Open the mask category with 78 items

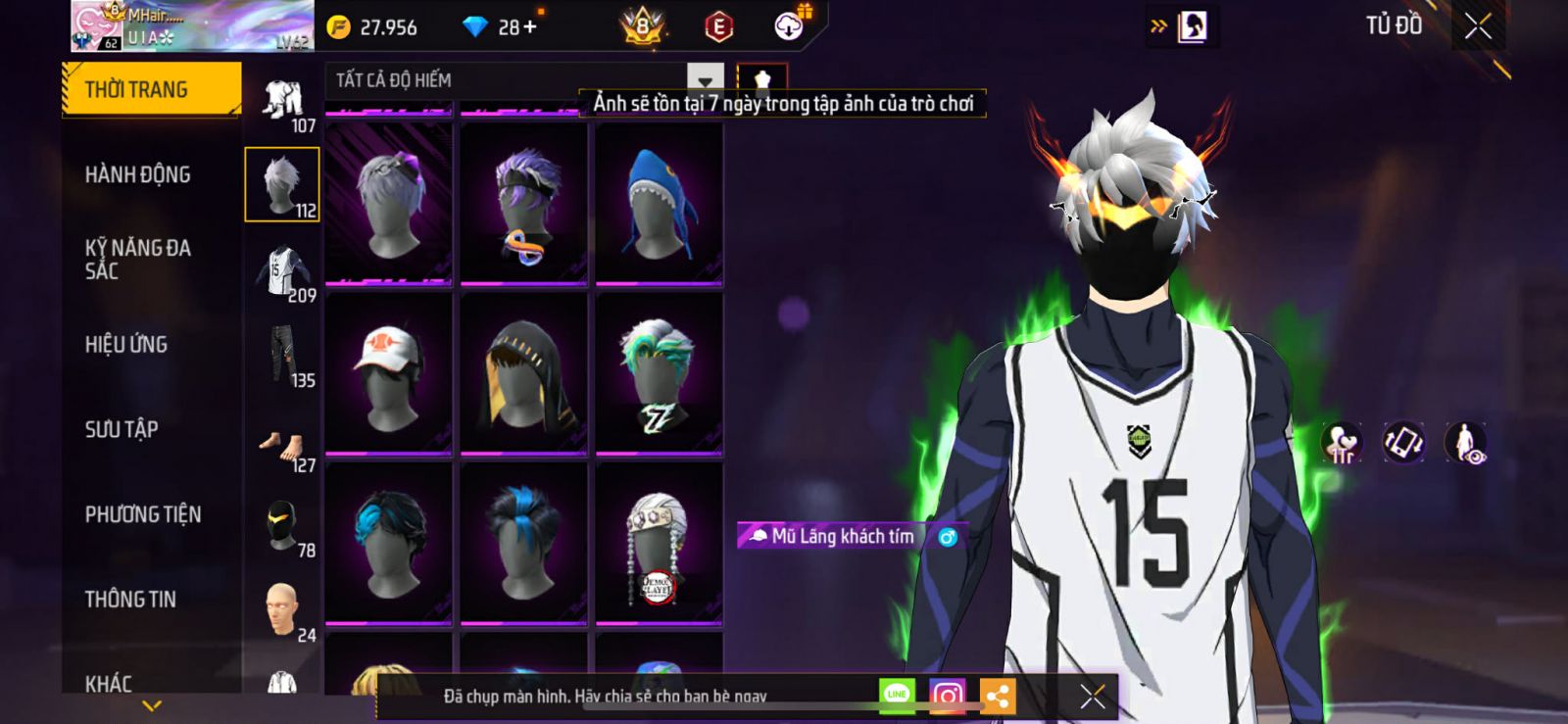282,525
